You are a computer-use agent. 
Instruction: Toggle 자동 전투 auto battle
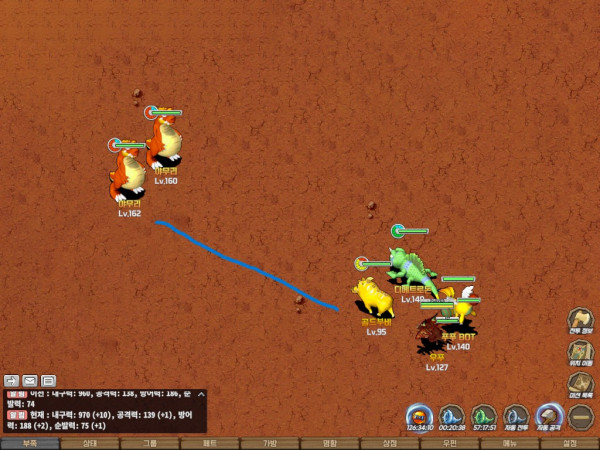[516, 415]
